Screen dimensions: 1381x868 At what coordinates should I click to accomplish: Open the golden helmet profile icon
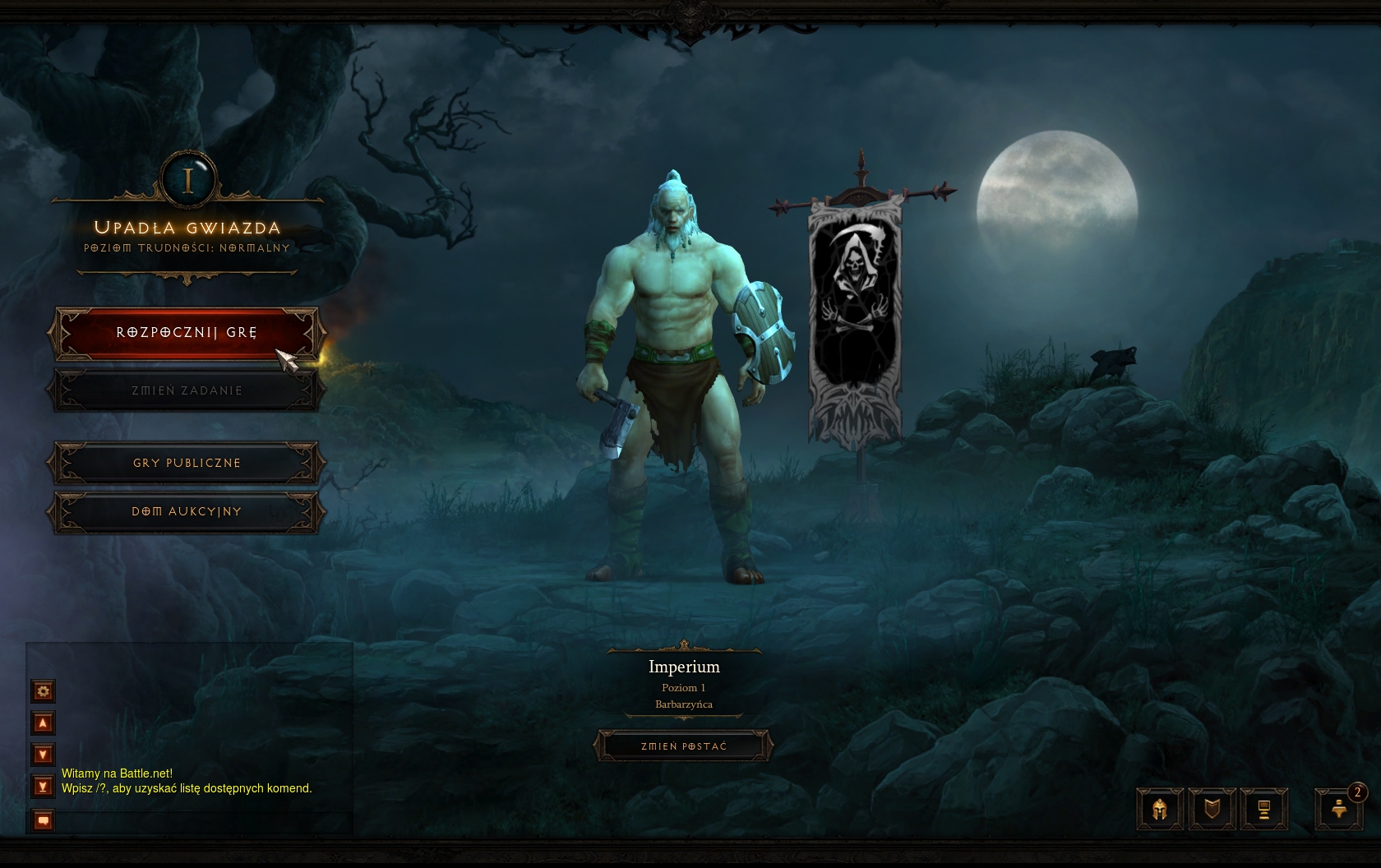(x=1160, y=810)
